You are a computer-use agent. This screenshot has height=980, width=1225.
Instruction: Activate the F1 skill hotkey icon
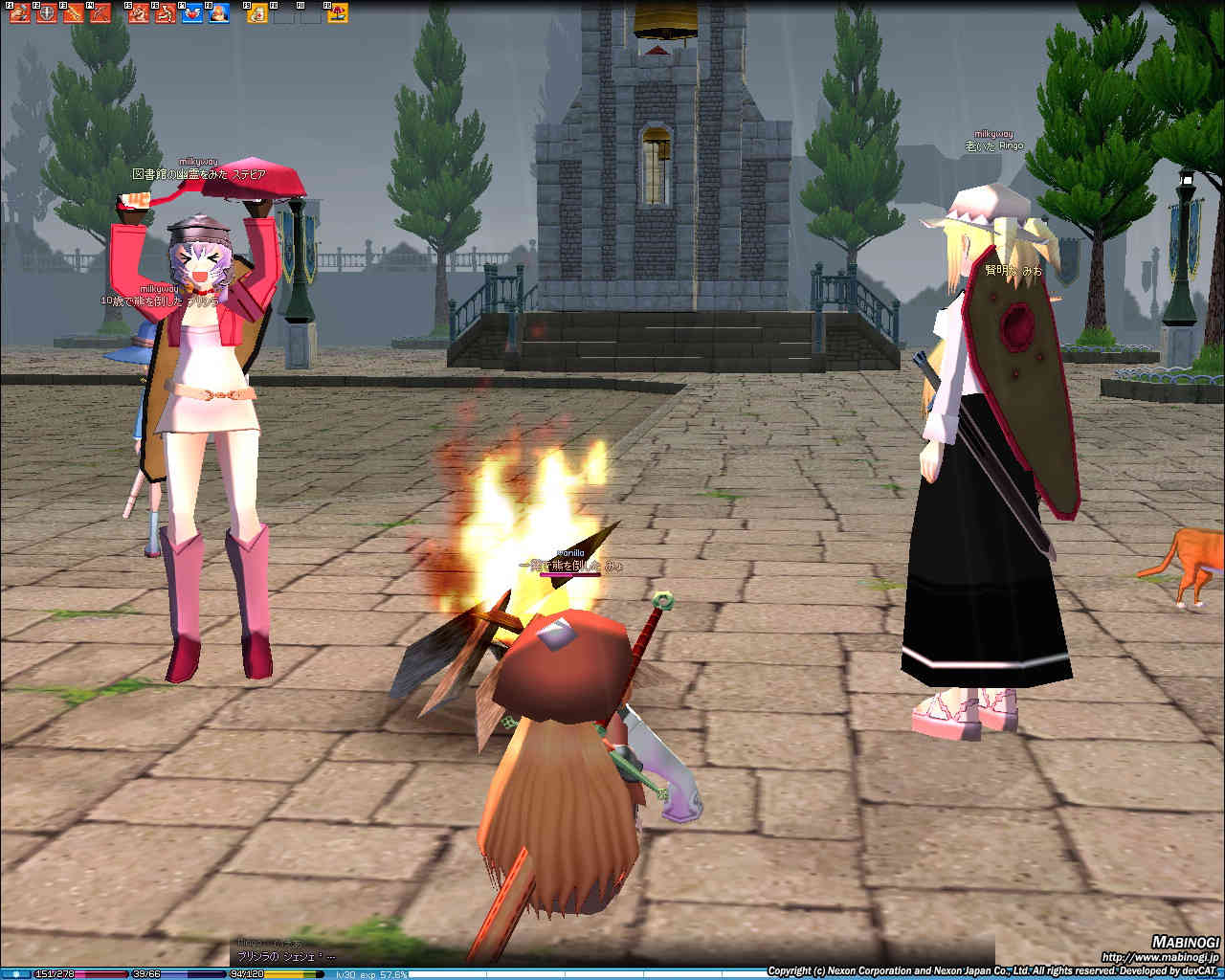20,13
